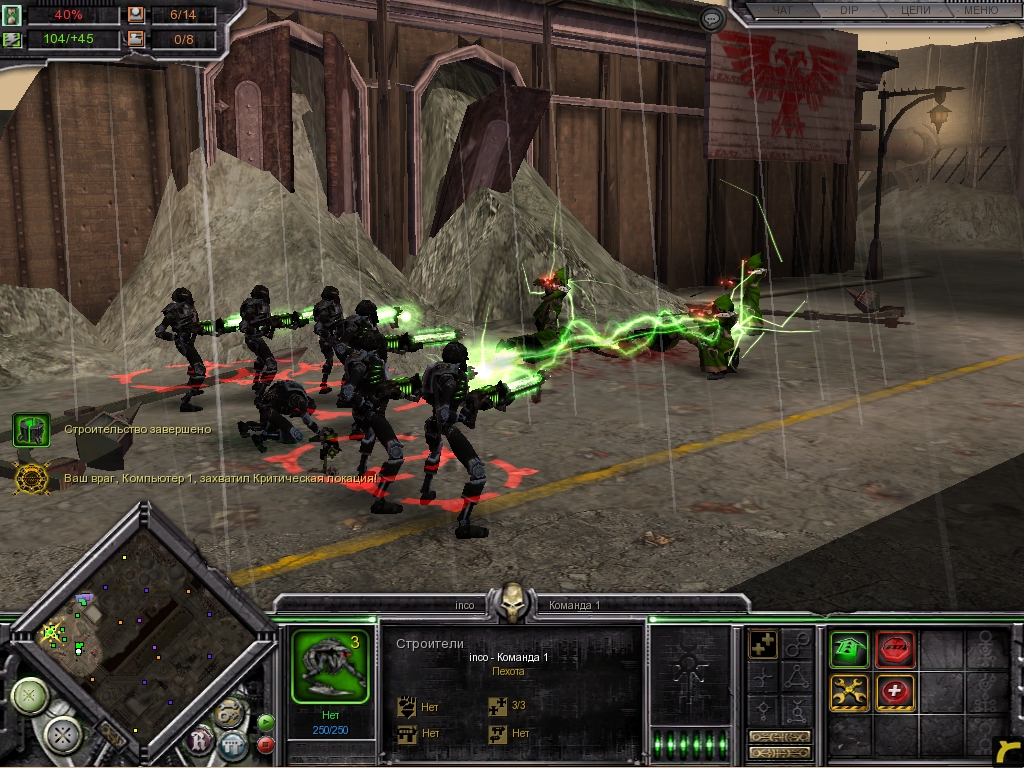Open the green build structures command

849,649
